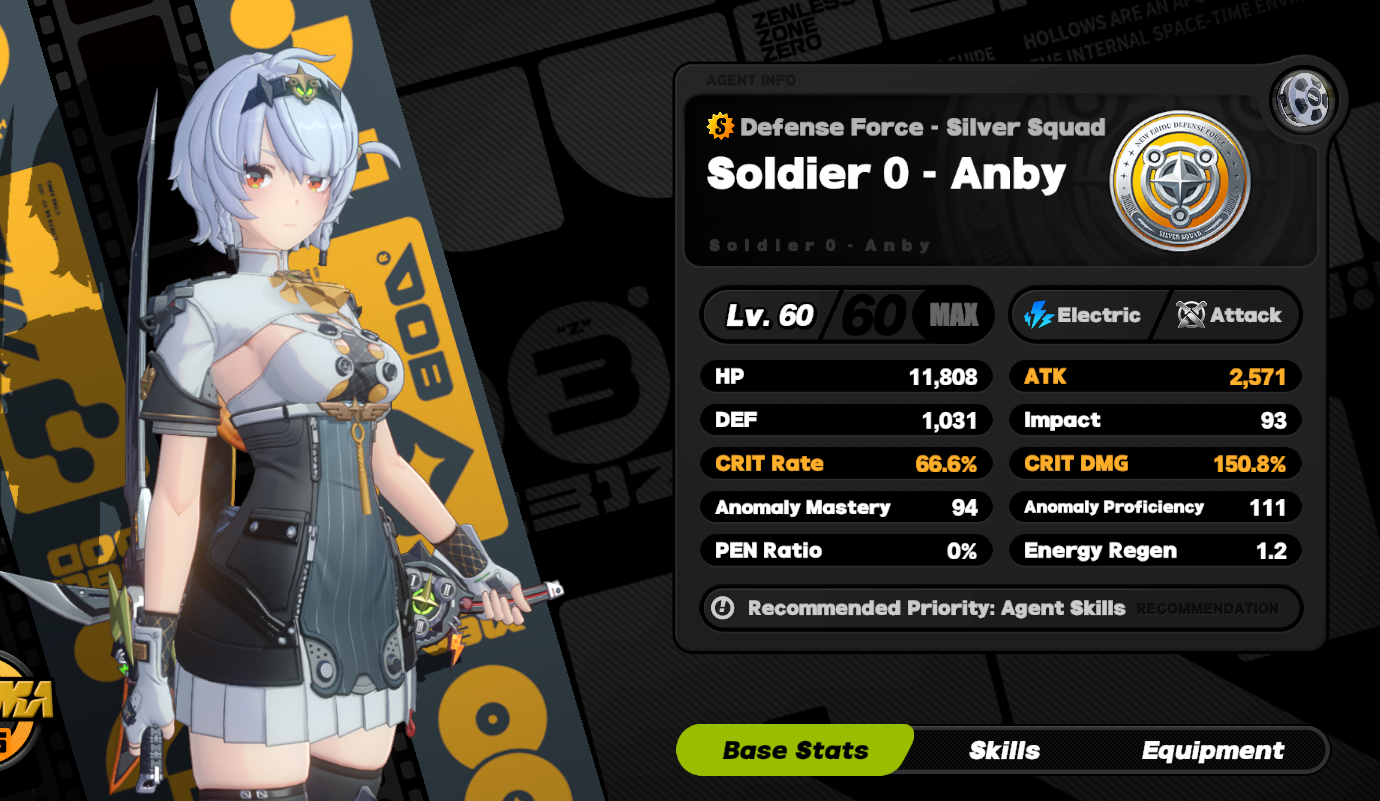
Task: Switch to the Skills tab
Action: point(1005,750)
